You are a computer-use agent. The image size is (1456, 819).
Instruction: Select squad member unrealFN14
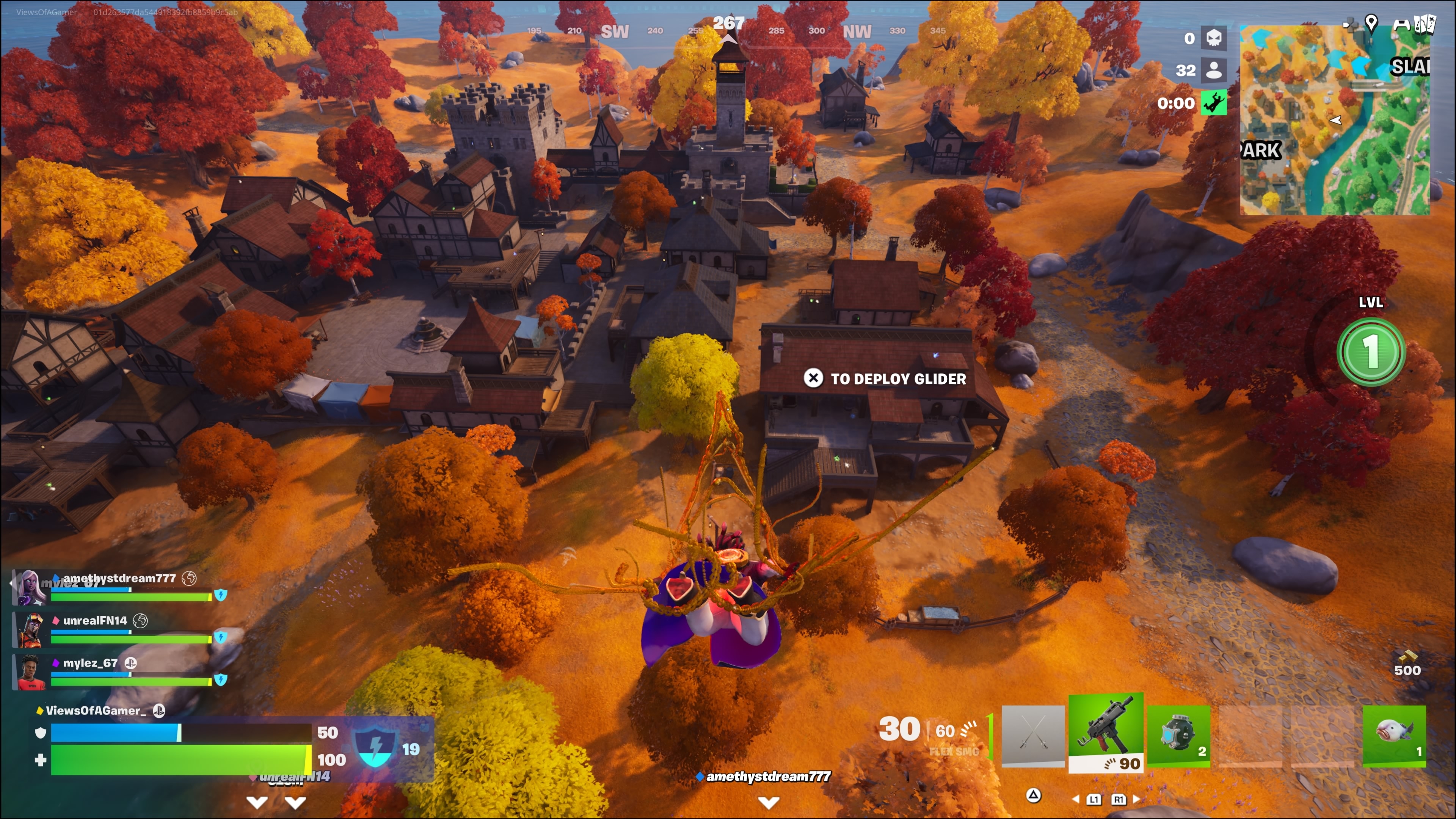coord(95,621)
